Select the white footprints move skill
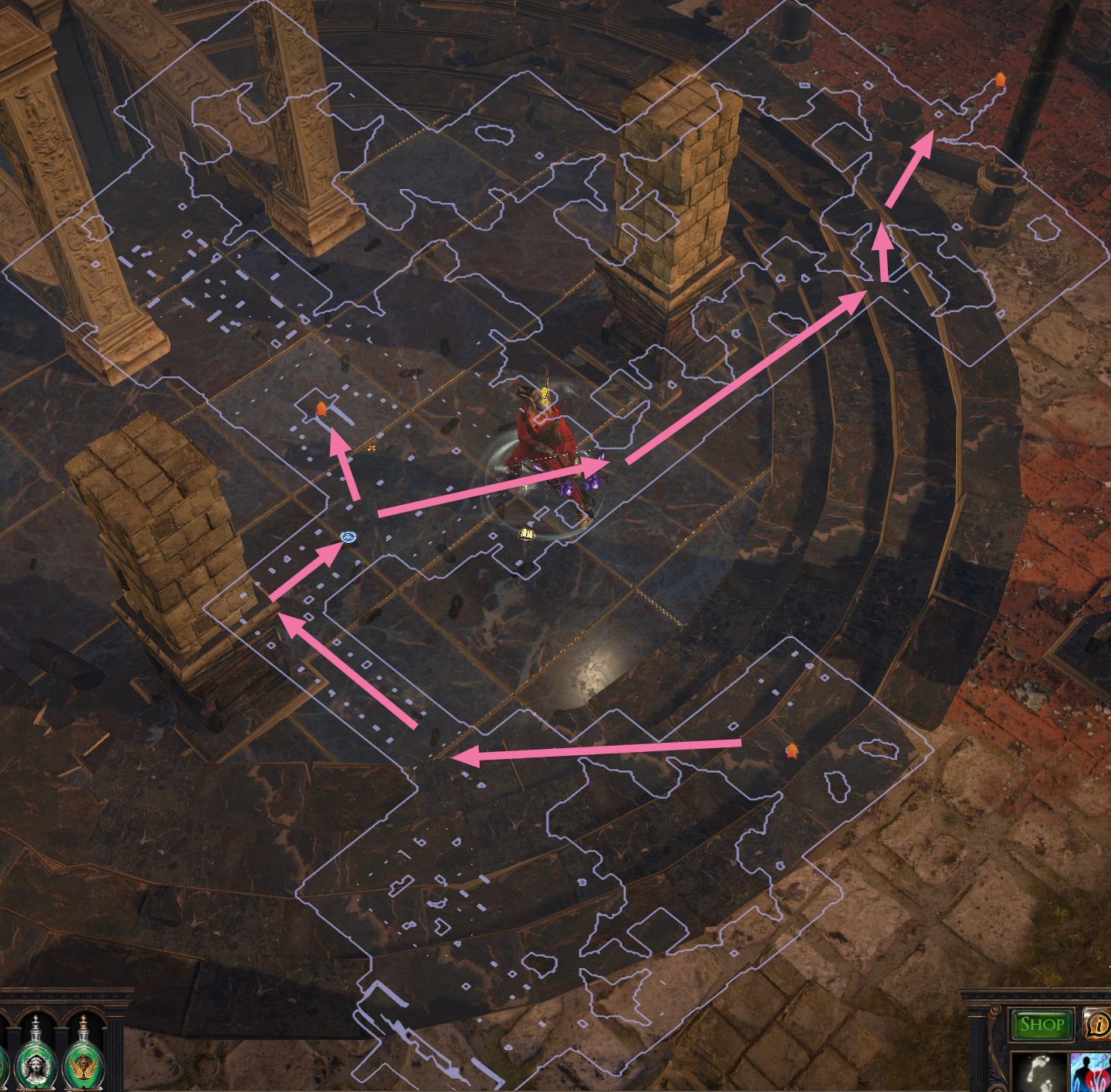The image size is (1111, 1092). (x=1039, y=1072)
